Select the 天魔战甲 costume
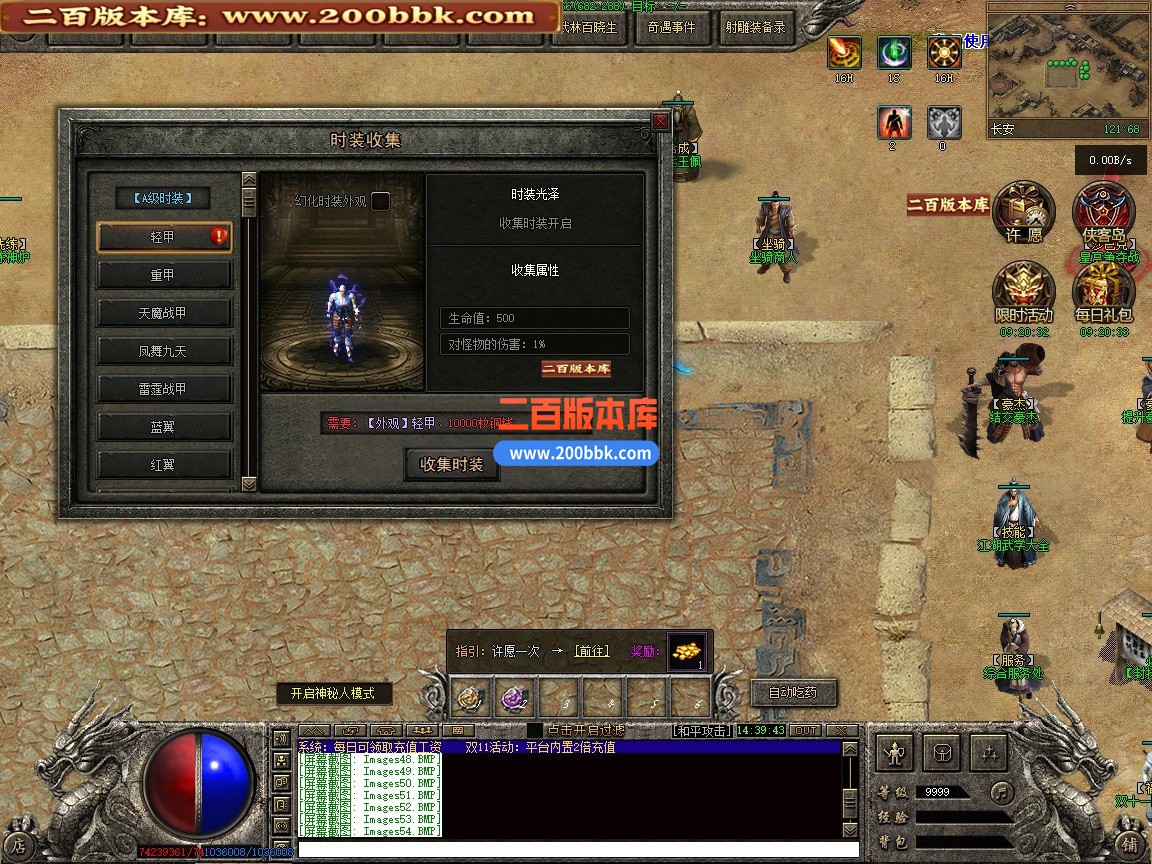The width and height of the screenshot is (1152, 864). click(164, 313)
